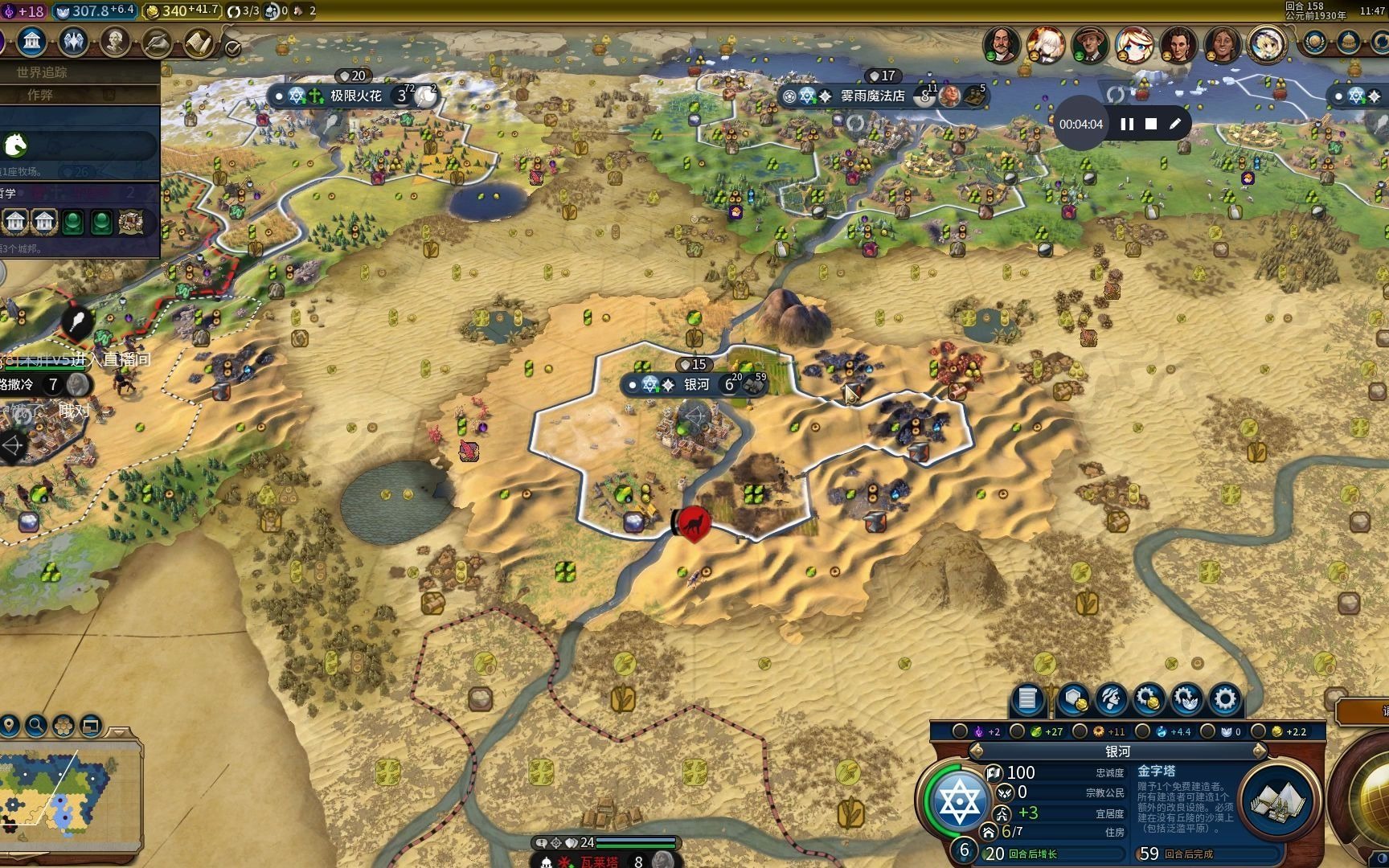
Task: Open the civics tree temple button
Action: coord(32,41)
